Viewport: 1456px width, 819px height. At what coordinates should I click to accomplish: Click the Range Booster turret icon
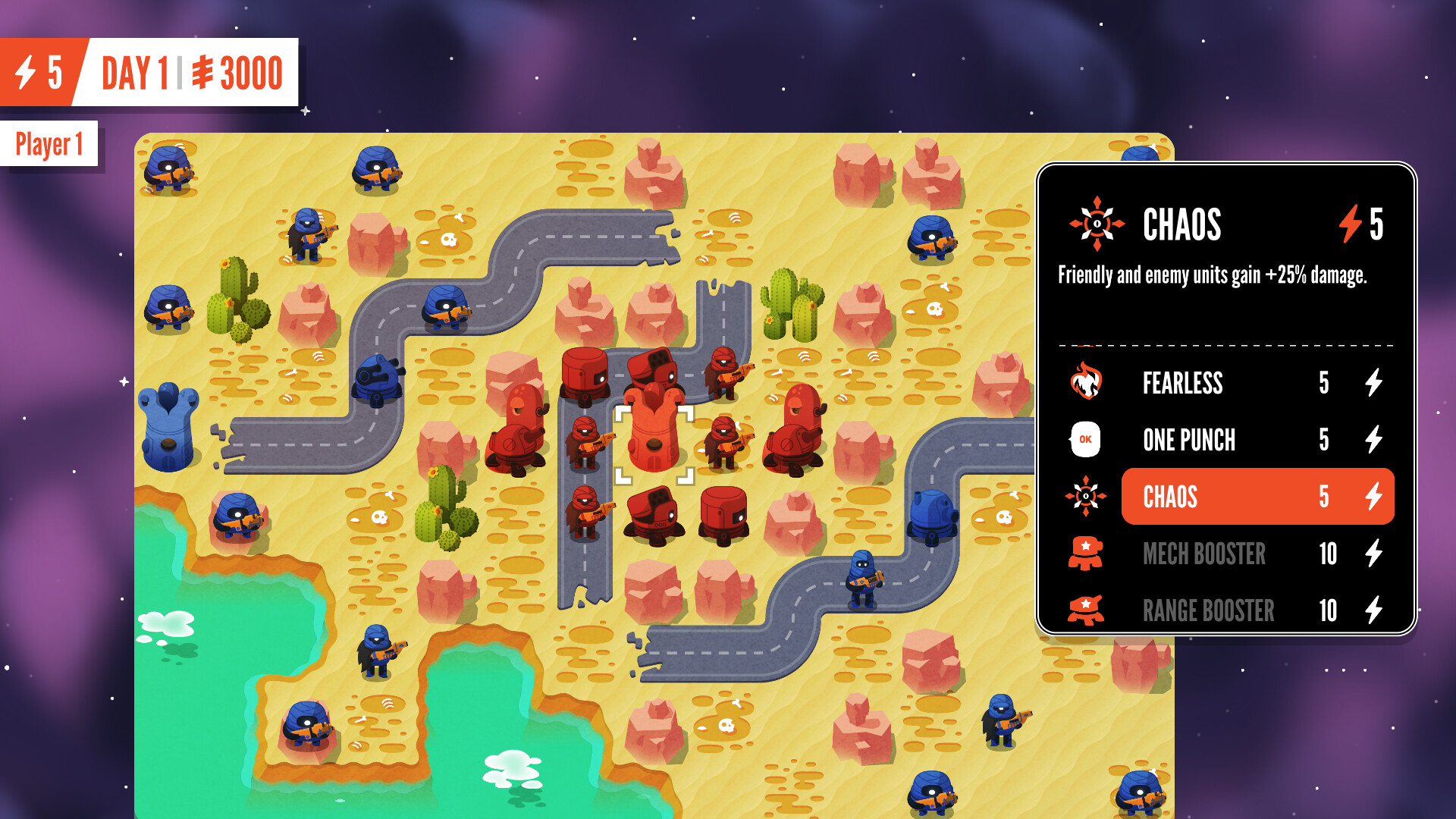click(x=1087, y=610)
